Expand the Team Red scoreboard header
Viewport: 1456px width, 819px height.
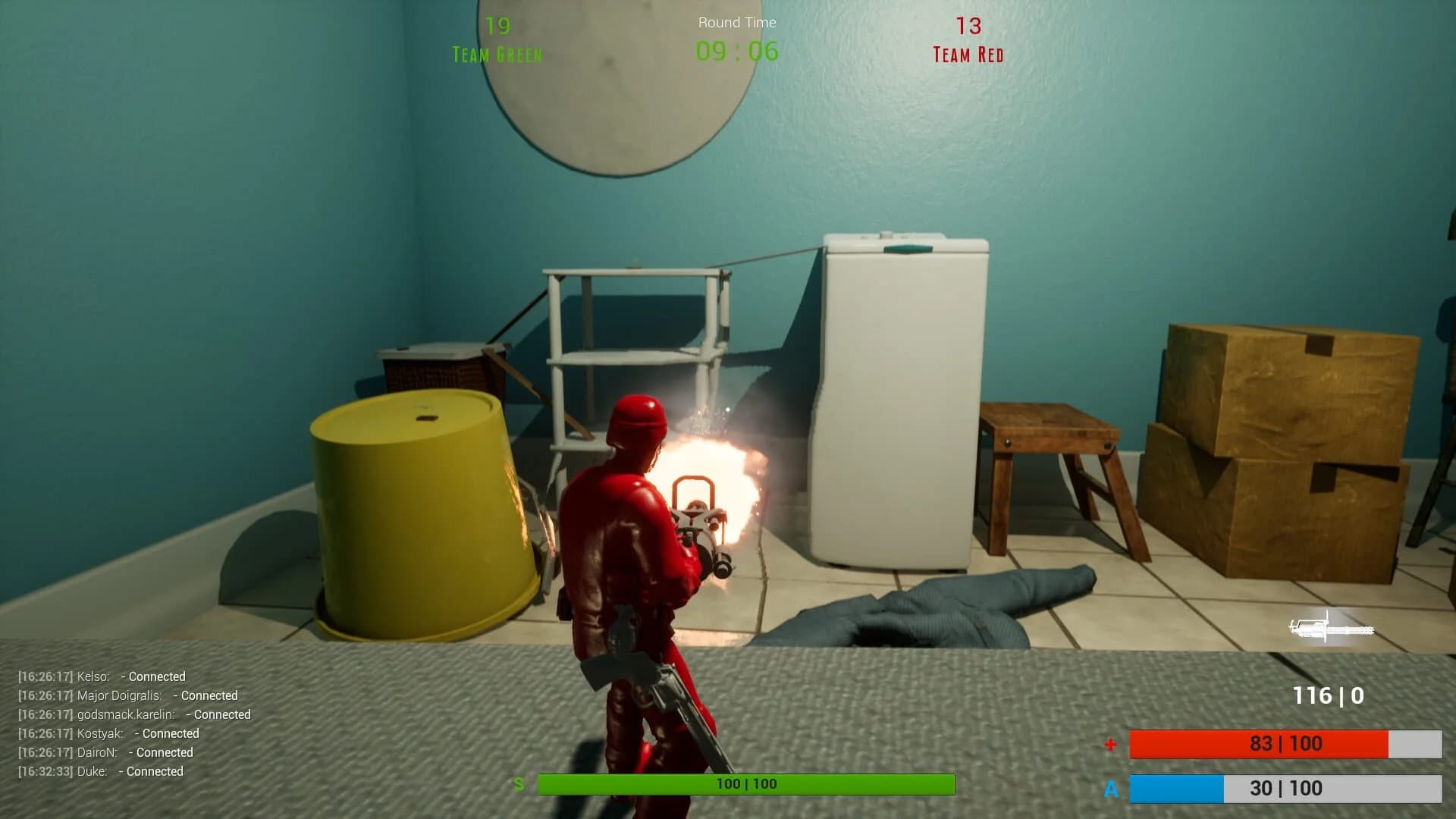967,55
